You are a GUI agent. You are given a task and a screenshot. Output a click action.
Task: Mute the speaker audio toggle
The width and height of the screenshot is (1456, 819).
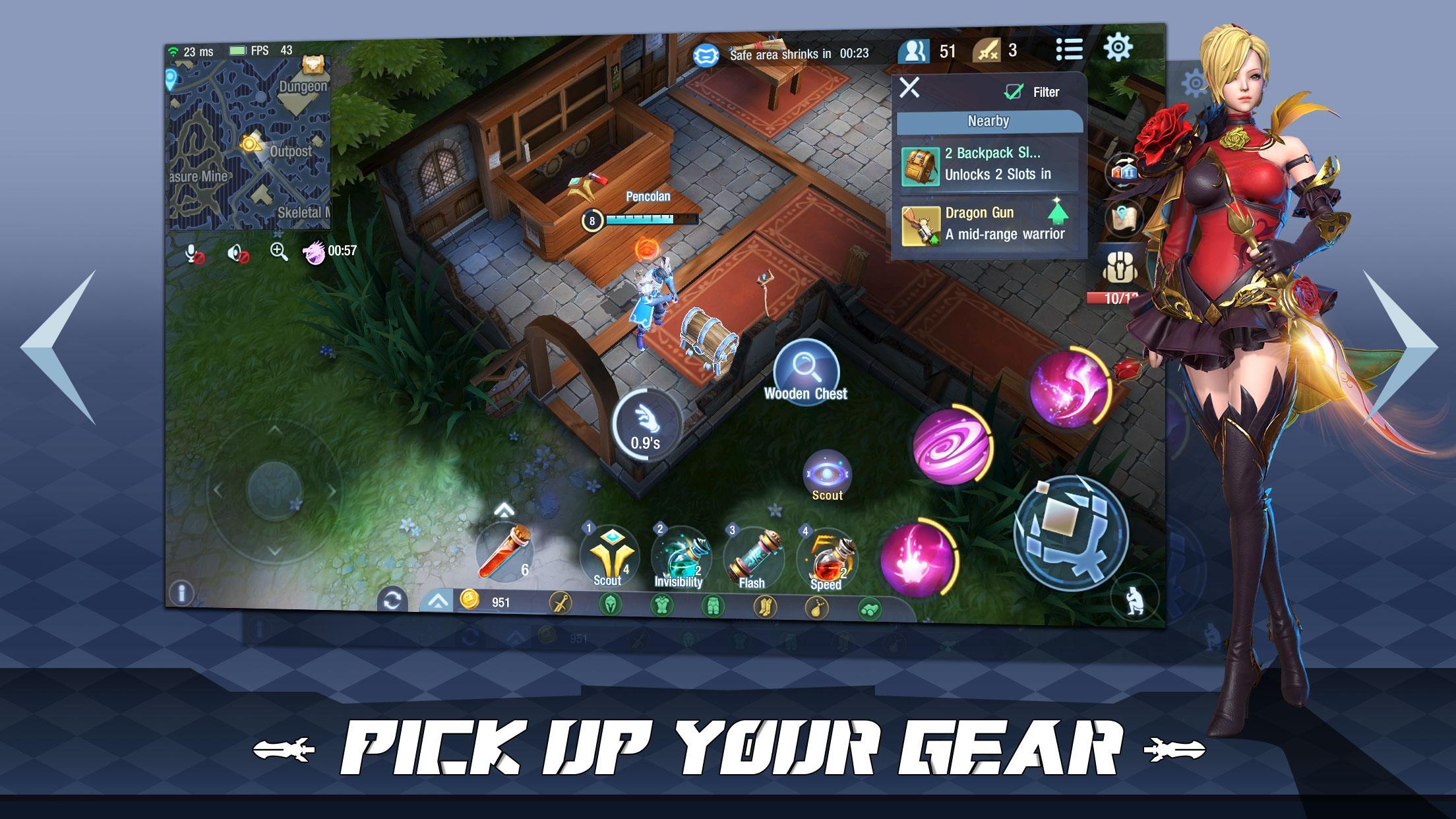236,254
